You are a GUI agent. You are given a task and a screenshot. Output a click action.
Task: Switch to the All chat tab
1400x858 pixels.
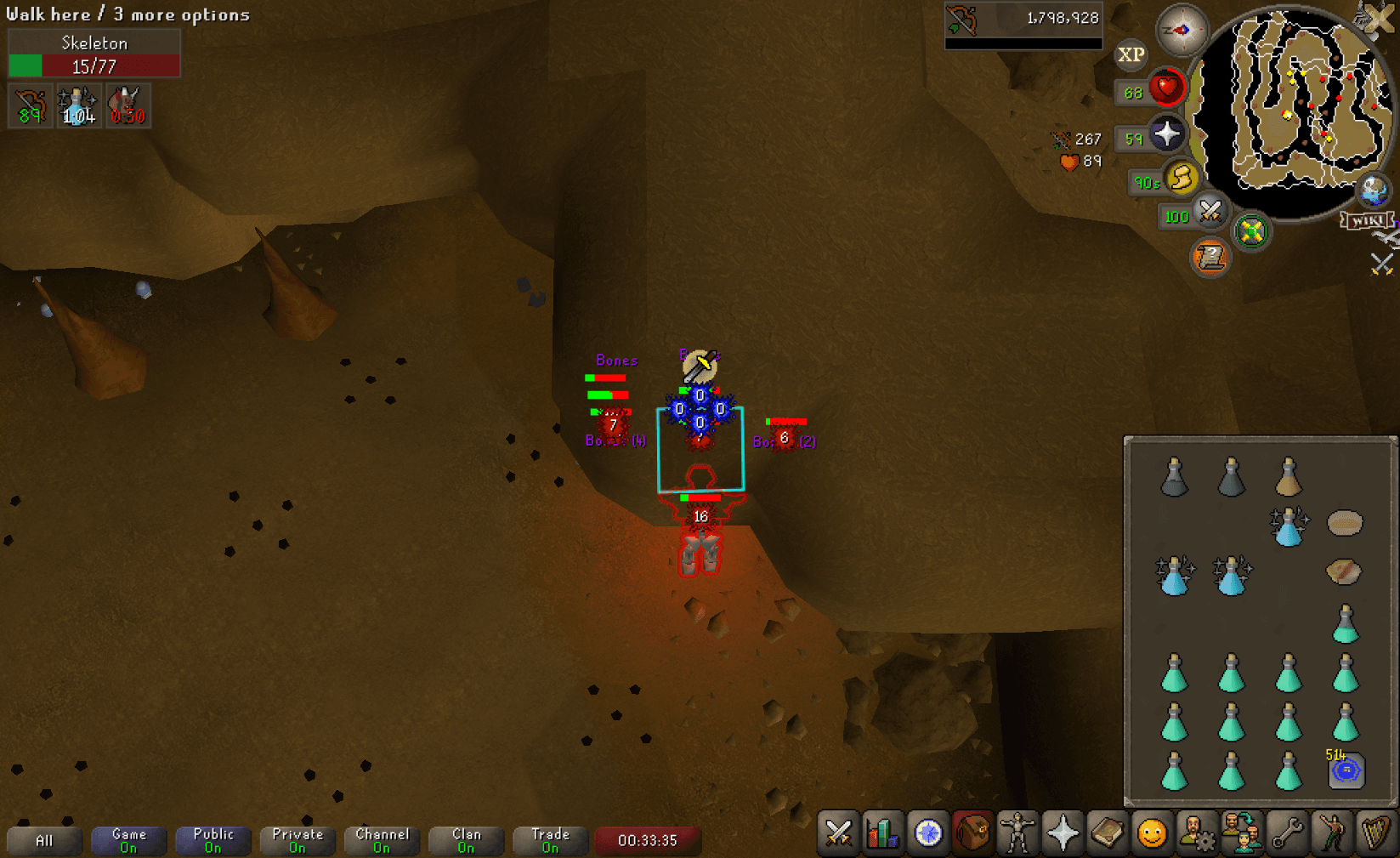point(43,838)
